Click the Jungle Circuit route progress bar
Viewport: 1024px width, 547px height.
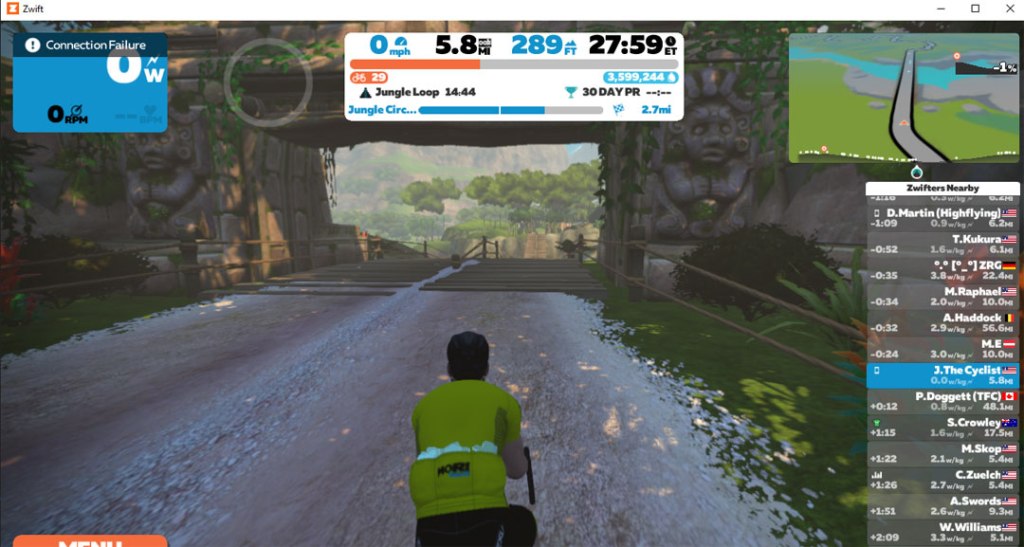[510, 110]
